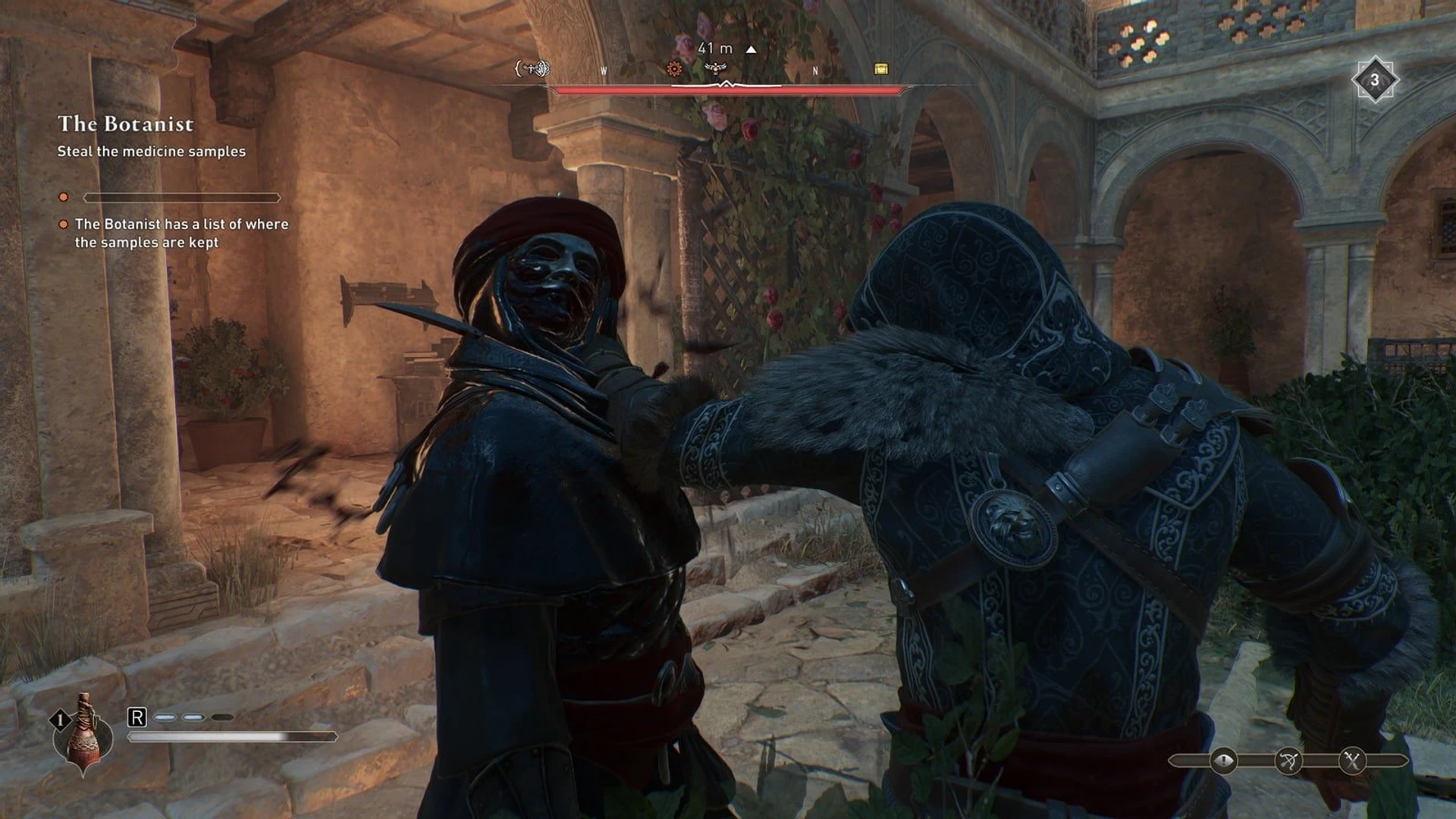Expand the W compass direction marker
Image resolution: width=1456 pixels, height=819 pixels.
(604, 70)
